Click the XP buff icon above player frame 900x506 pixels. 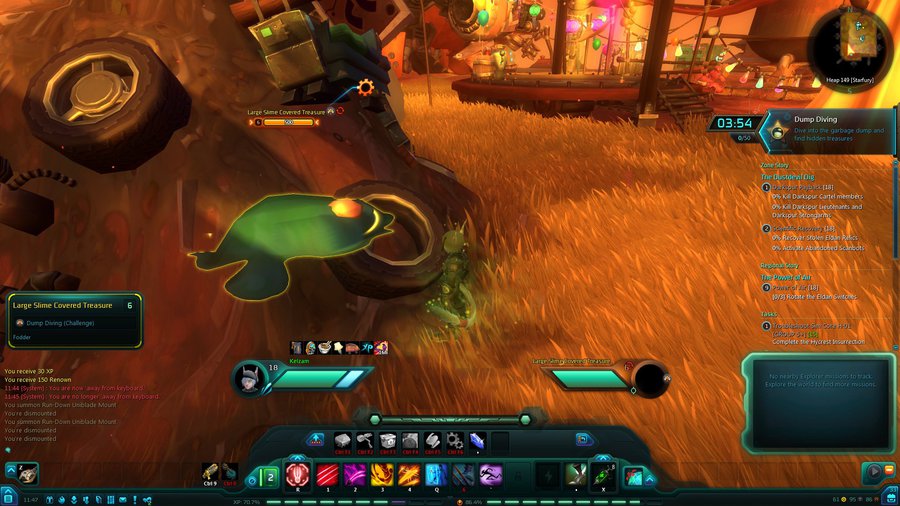pyautogui.click(x=366, y=347)
